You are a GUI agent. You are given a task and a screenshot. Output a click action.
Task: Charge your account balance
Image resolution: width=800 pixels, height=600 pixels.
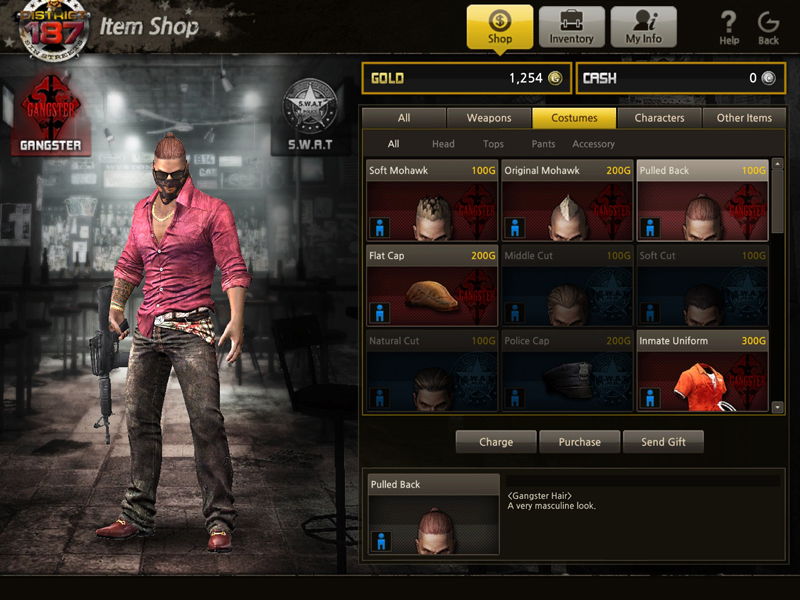(x=496, y=442)
